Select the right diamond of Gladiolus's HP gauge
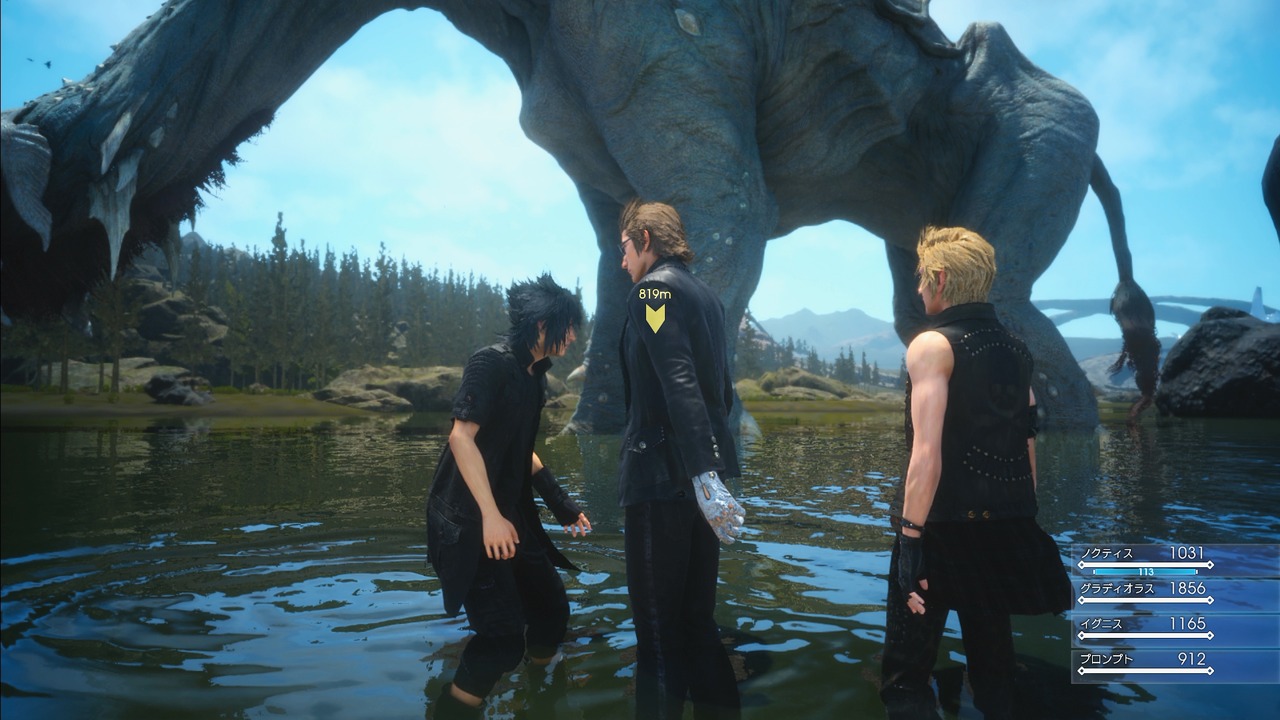This screenshot has height=720, width=1280. click(x=1210, y=600)
